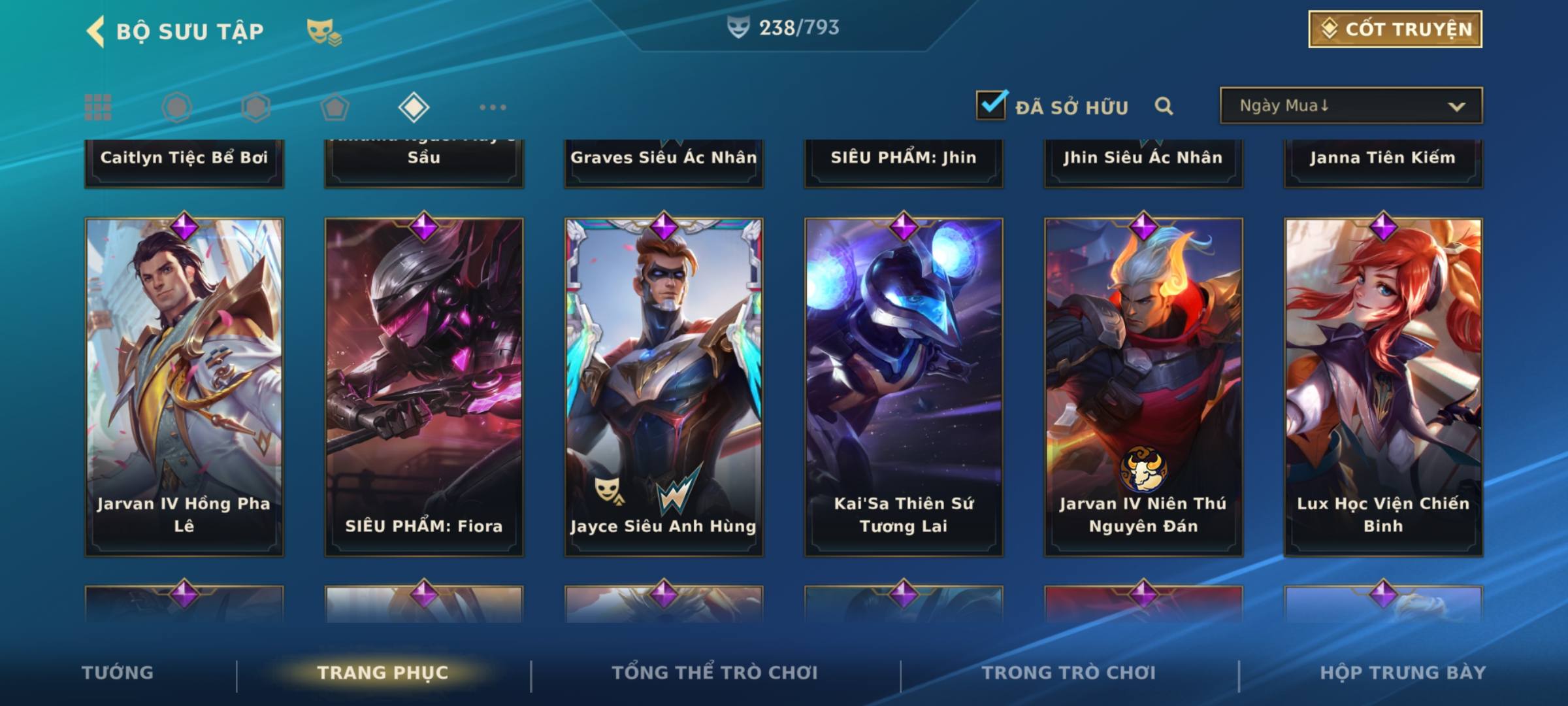Go back from Bộ Sưu Tập screen

[95, 31]
